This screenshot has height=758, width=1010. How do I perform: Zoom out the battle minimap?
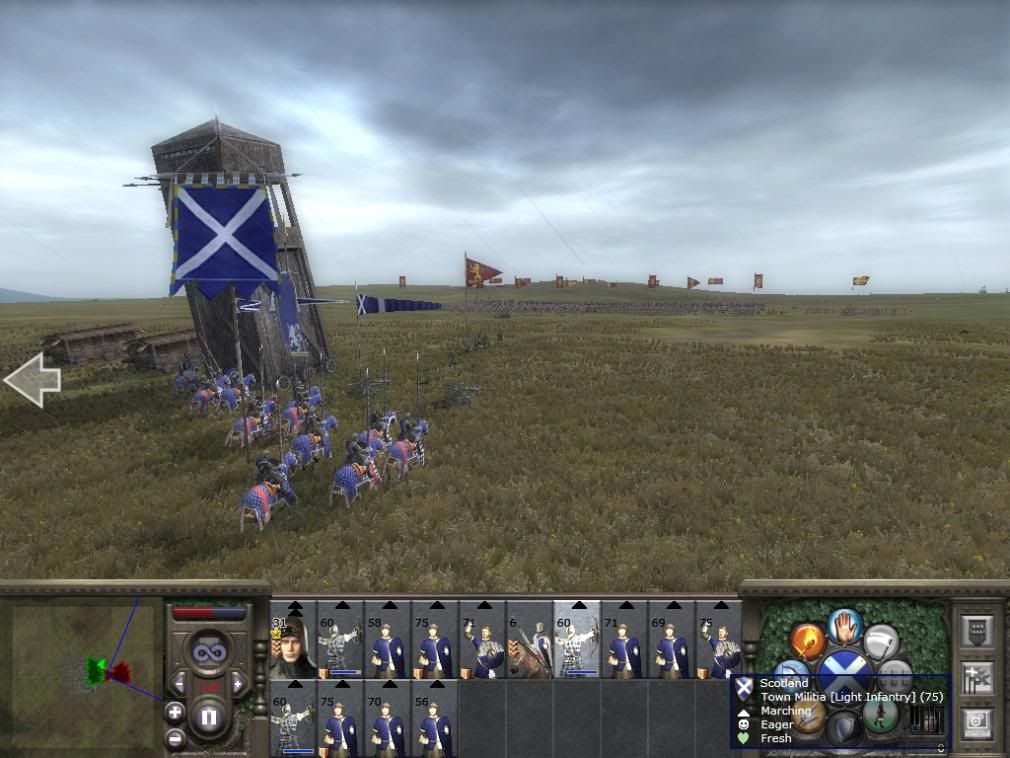tap(175, 738)
